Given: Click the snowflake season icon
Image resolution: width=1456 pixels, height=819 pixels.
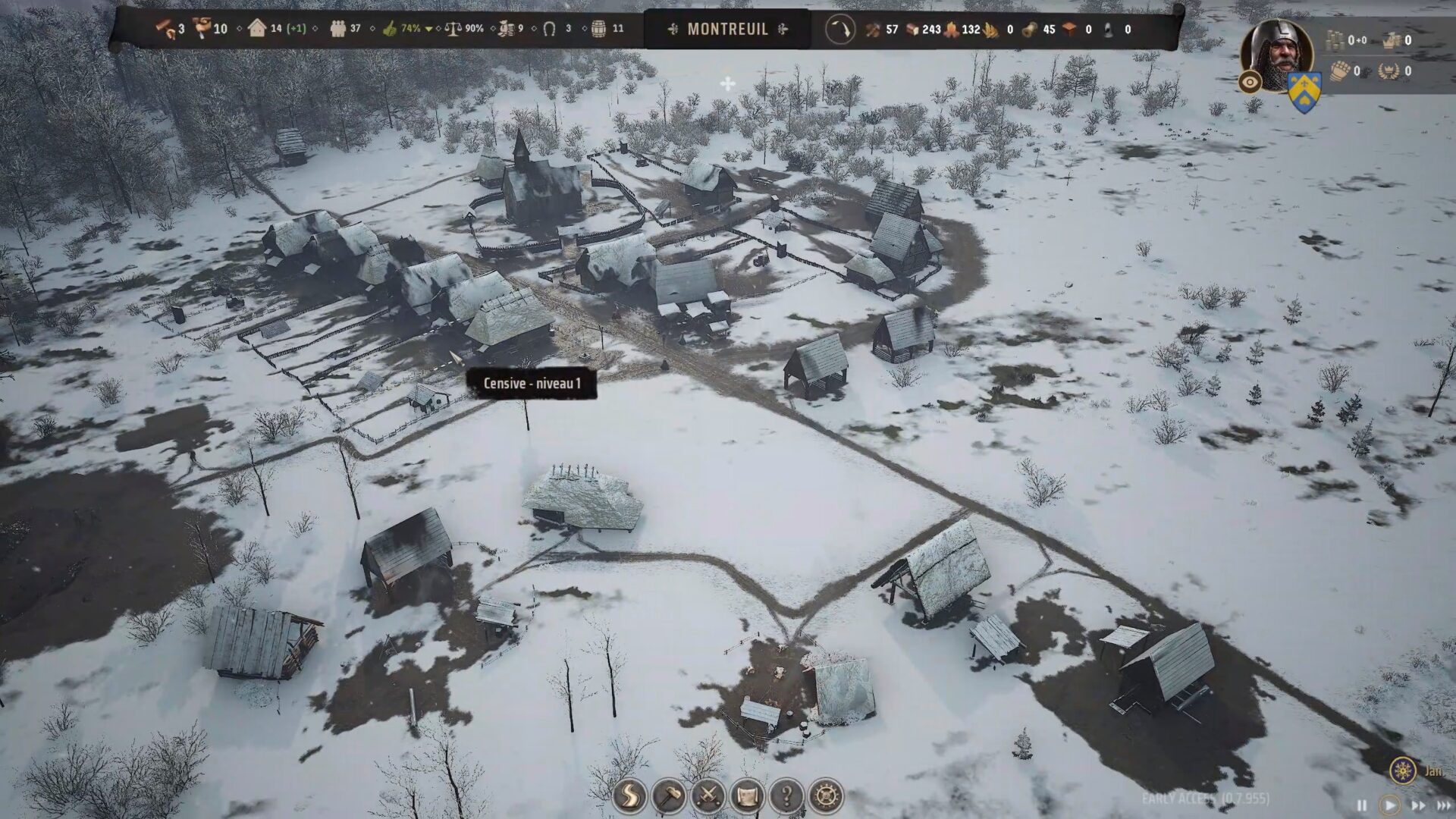Looking at the screenshot, I should 1404,770.
